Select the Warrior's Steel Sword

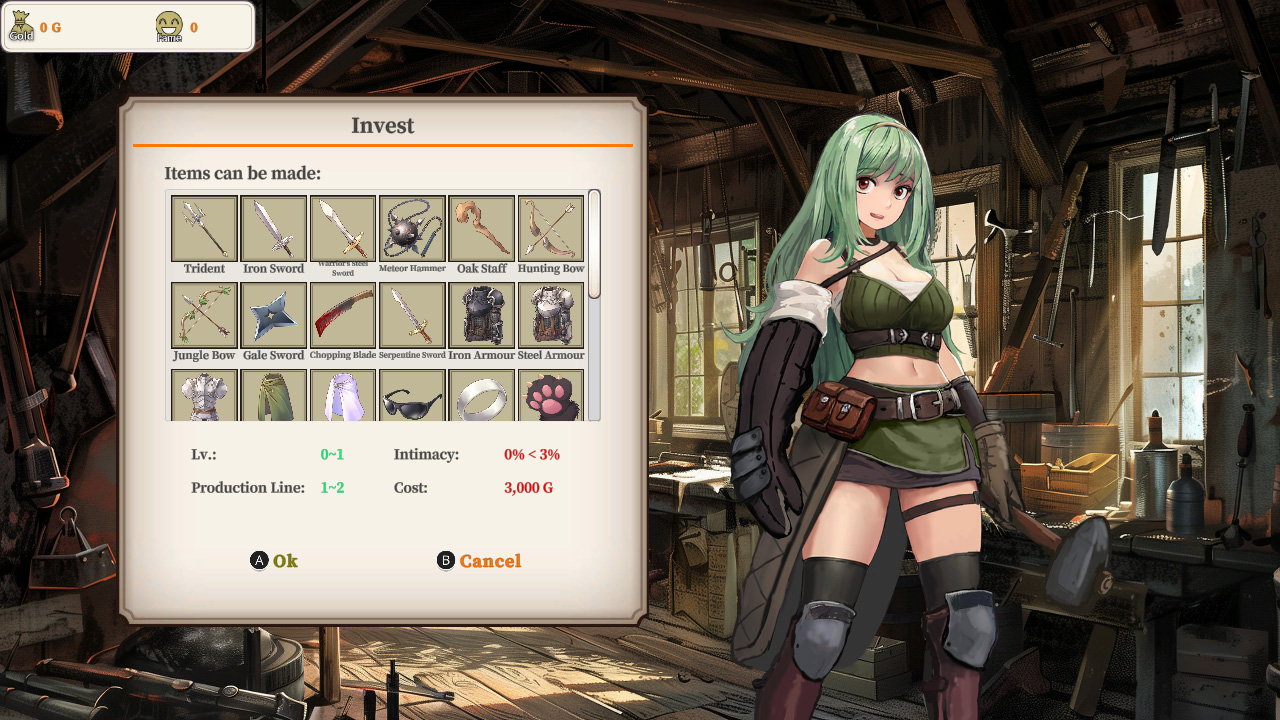342,228
